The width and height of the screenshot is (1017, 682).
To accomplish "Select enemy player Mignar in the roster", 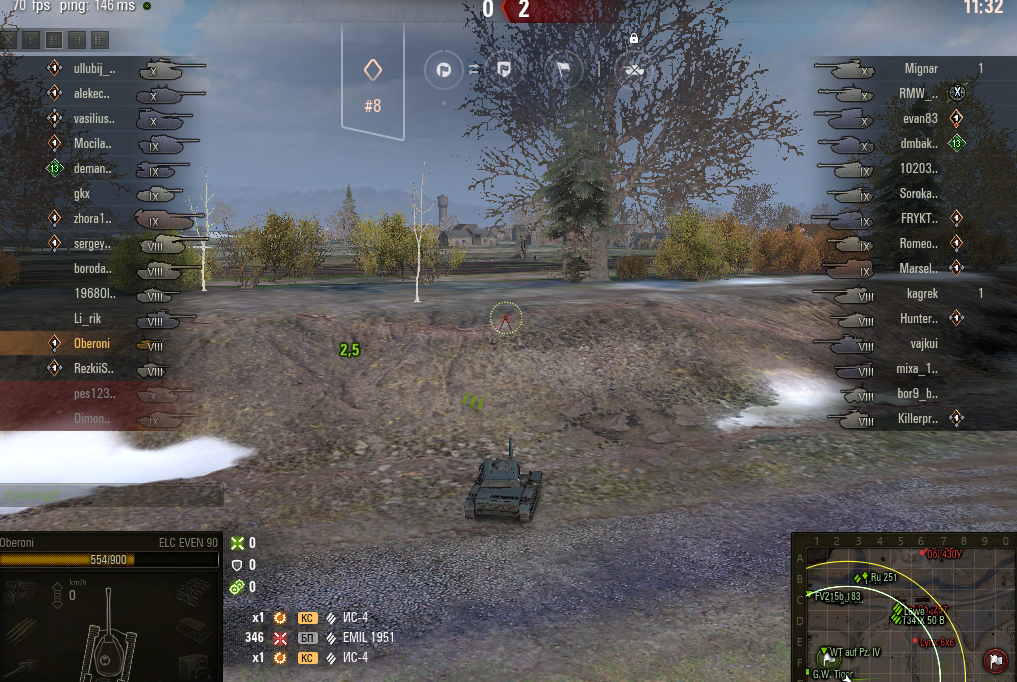I will click(920, 69).
